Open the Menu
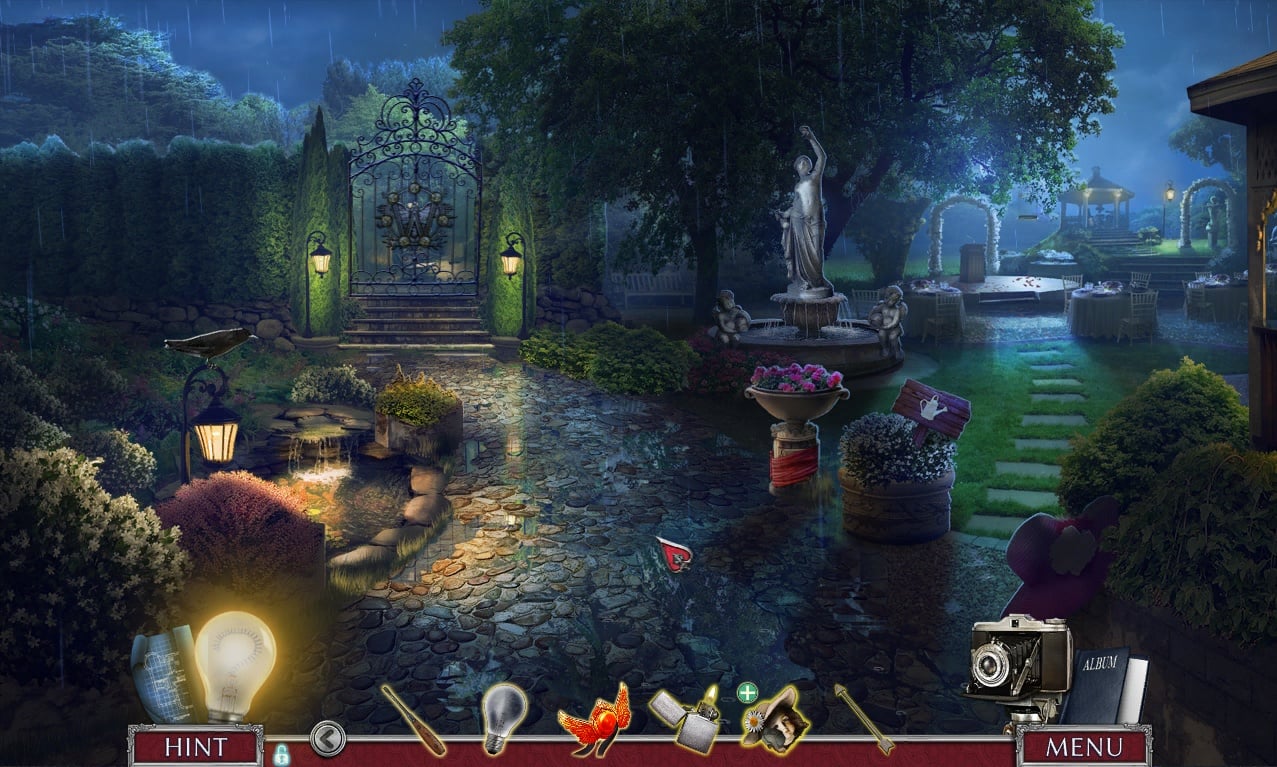The height and width of the screenshot is (767, 1277). [1084, 746]
